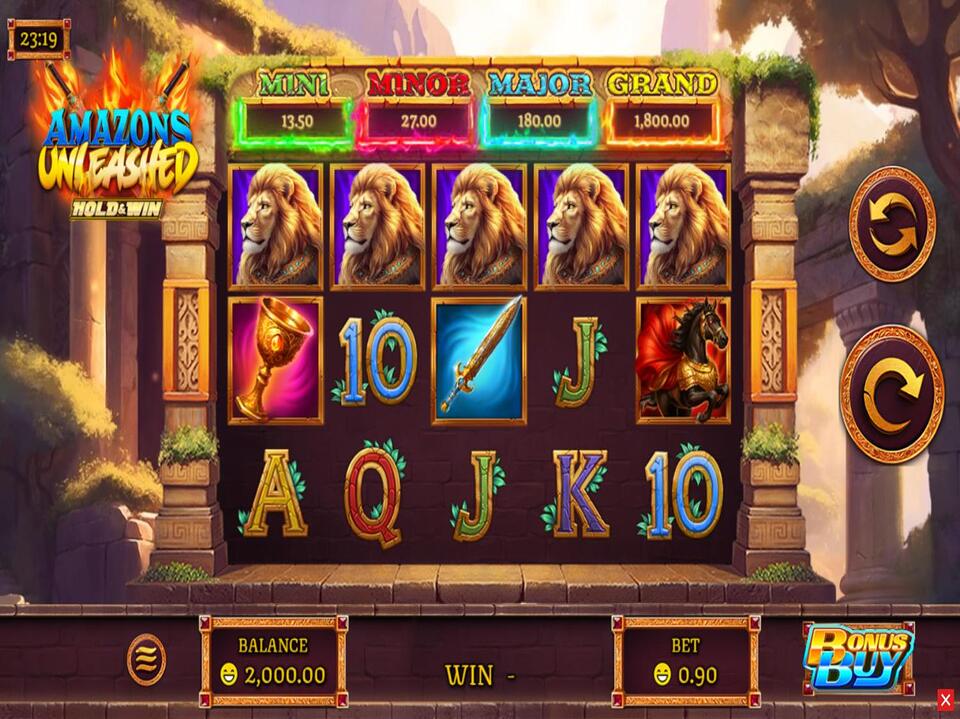Screen dimensions: 960x719
Task: Open the Bonus Buy feature
Action: pos(858,657)
